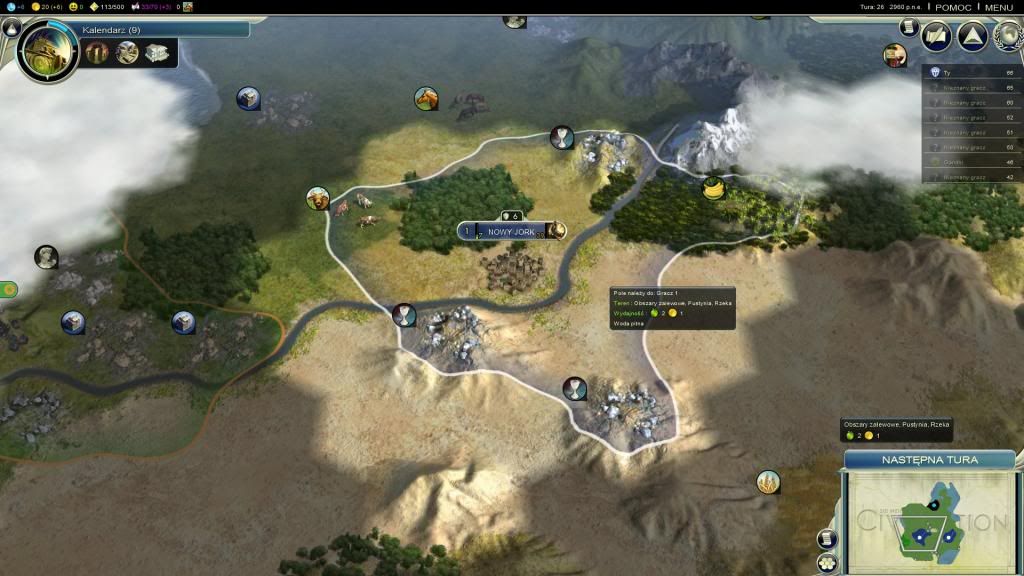Viewport: 1024px width, 576px height.
Task: Click the notification portrait below the top-right buttons
Action: (894, 55)
